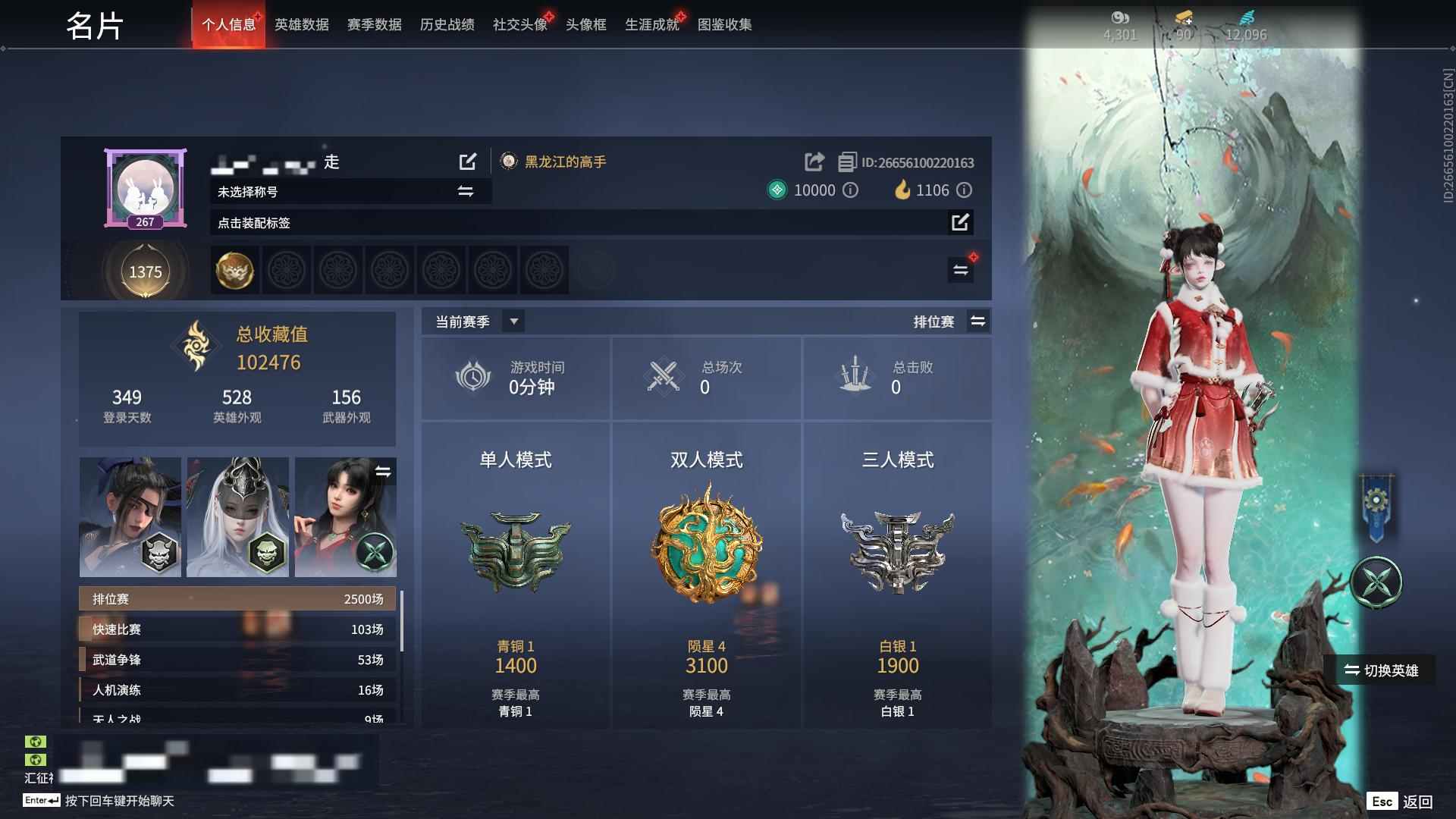The height and width of the screenshot is (819, 1456).
Task: Switch to the 历史战绩 tab
Action: tap(445, 24)
